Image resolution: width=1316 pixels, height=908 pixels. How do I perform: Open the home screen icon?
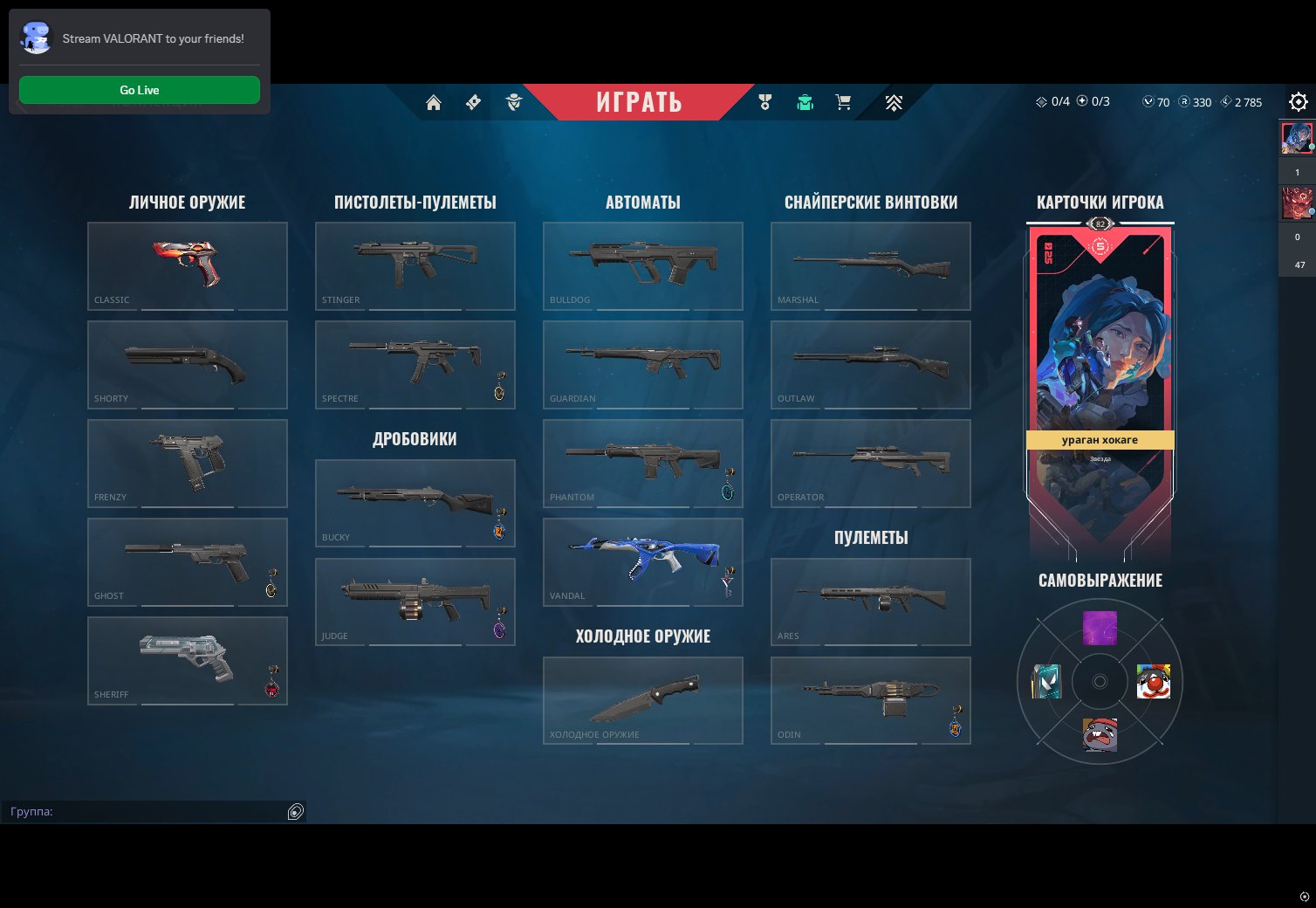tap(434, 102)
